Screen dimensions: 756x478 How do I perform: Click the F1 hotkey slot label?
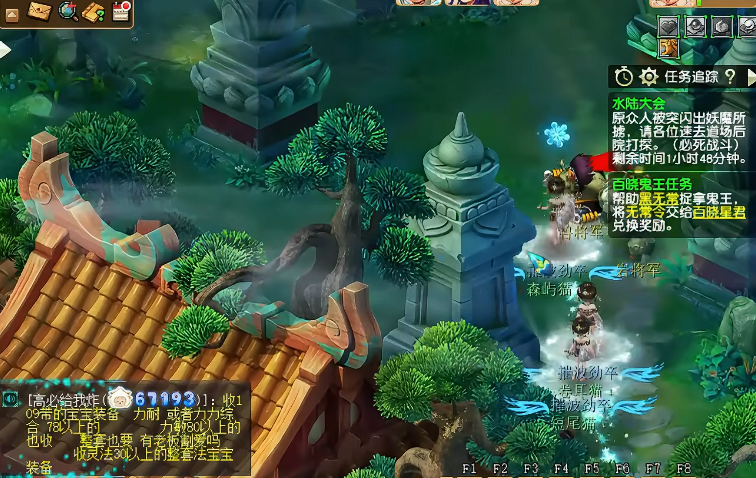point(470,468)
